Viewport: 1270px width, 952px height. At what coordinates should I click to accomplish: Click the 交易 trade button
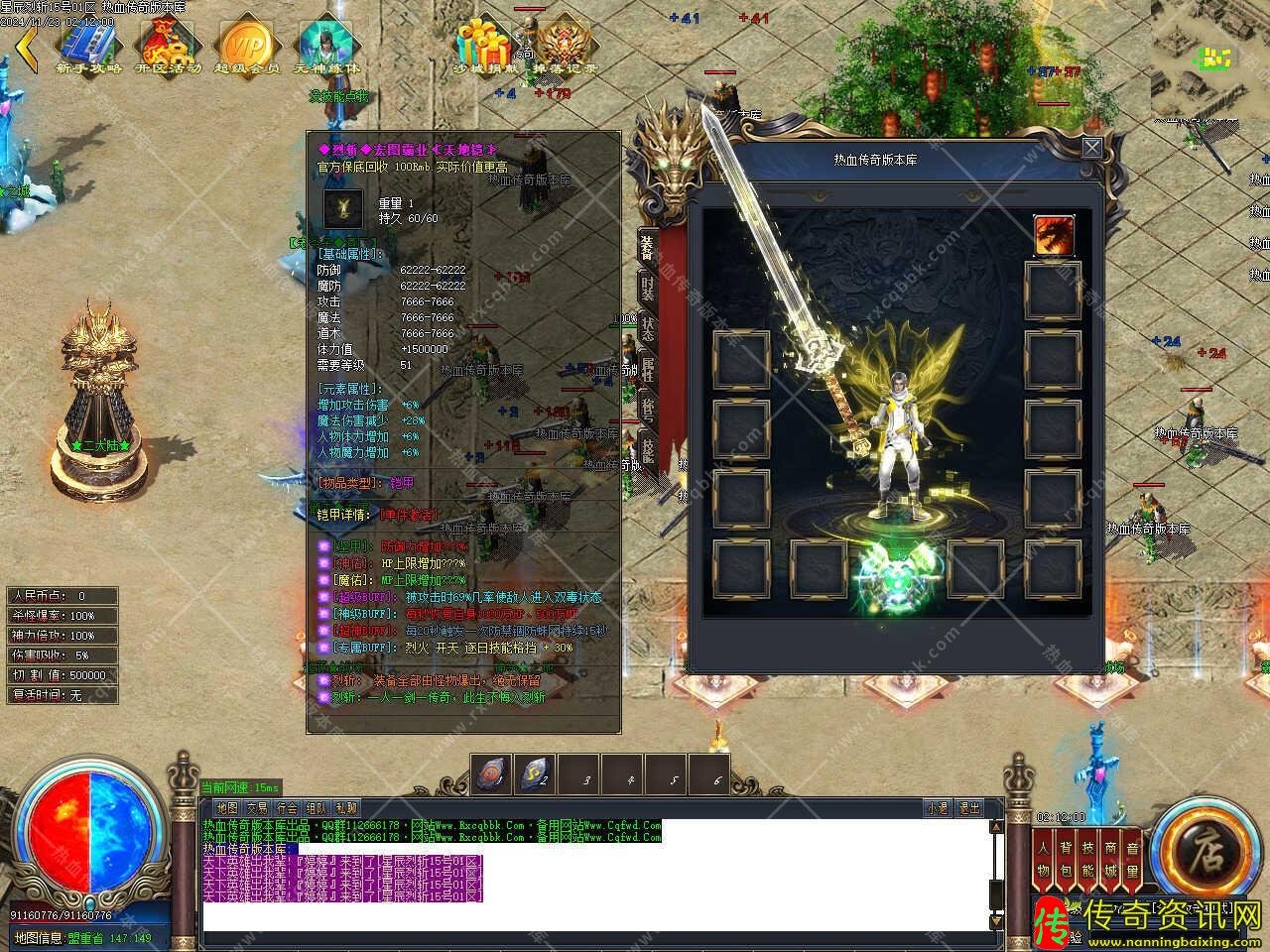(x=257, y=808)
